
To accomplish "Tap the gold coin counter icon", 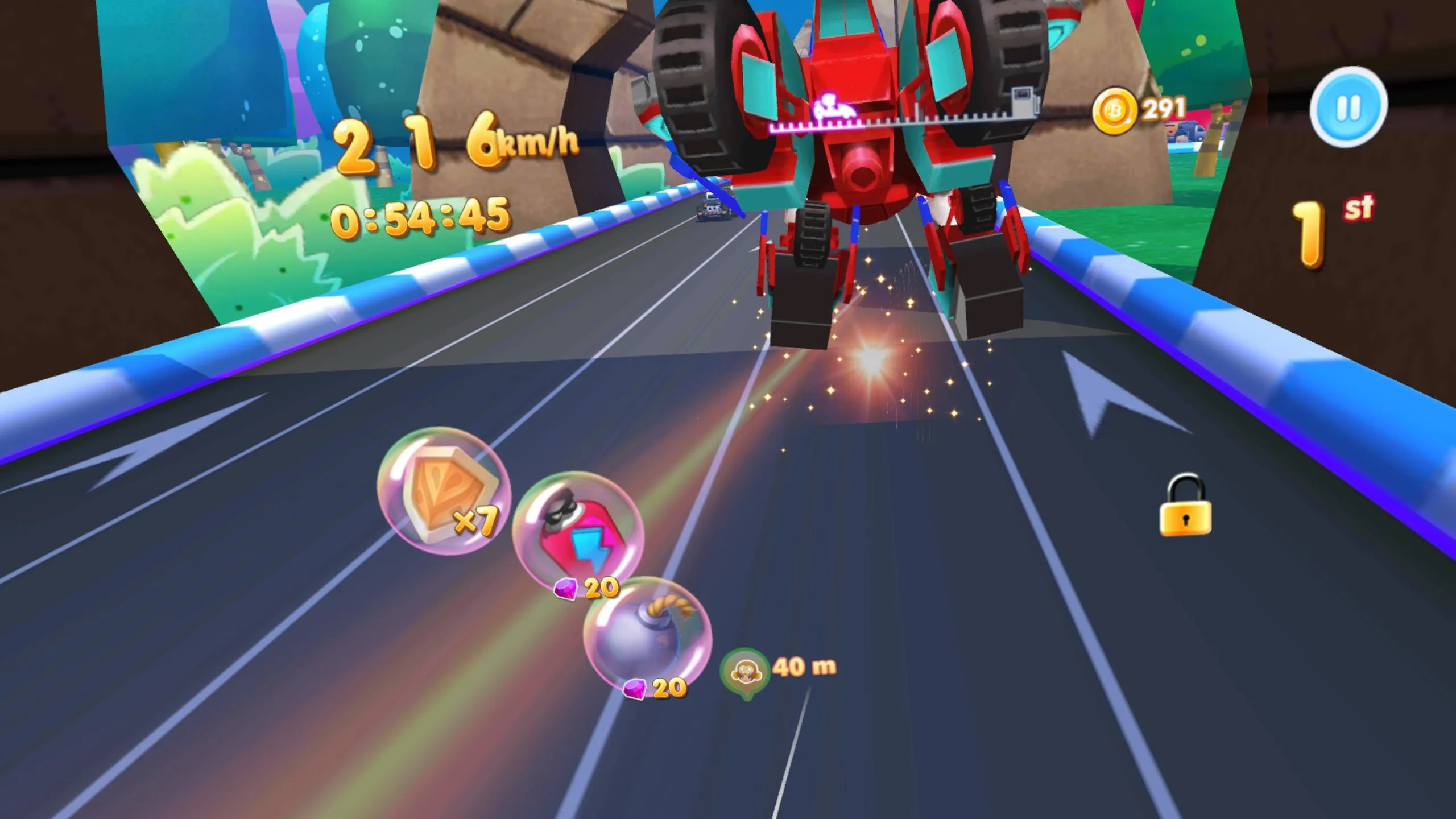I will (x=1115, y=111).
